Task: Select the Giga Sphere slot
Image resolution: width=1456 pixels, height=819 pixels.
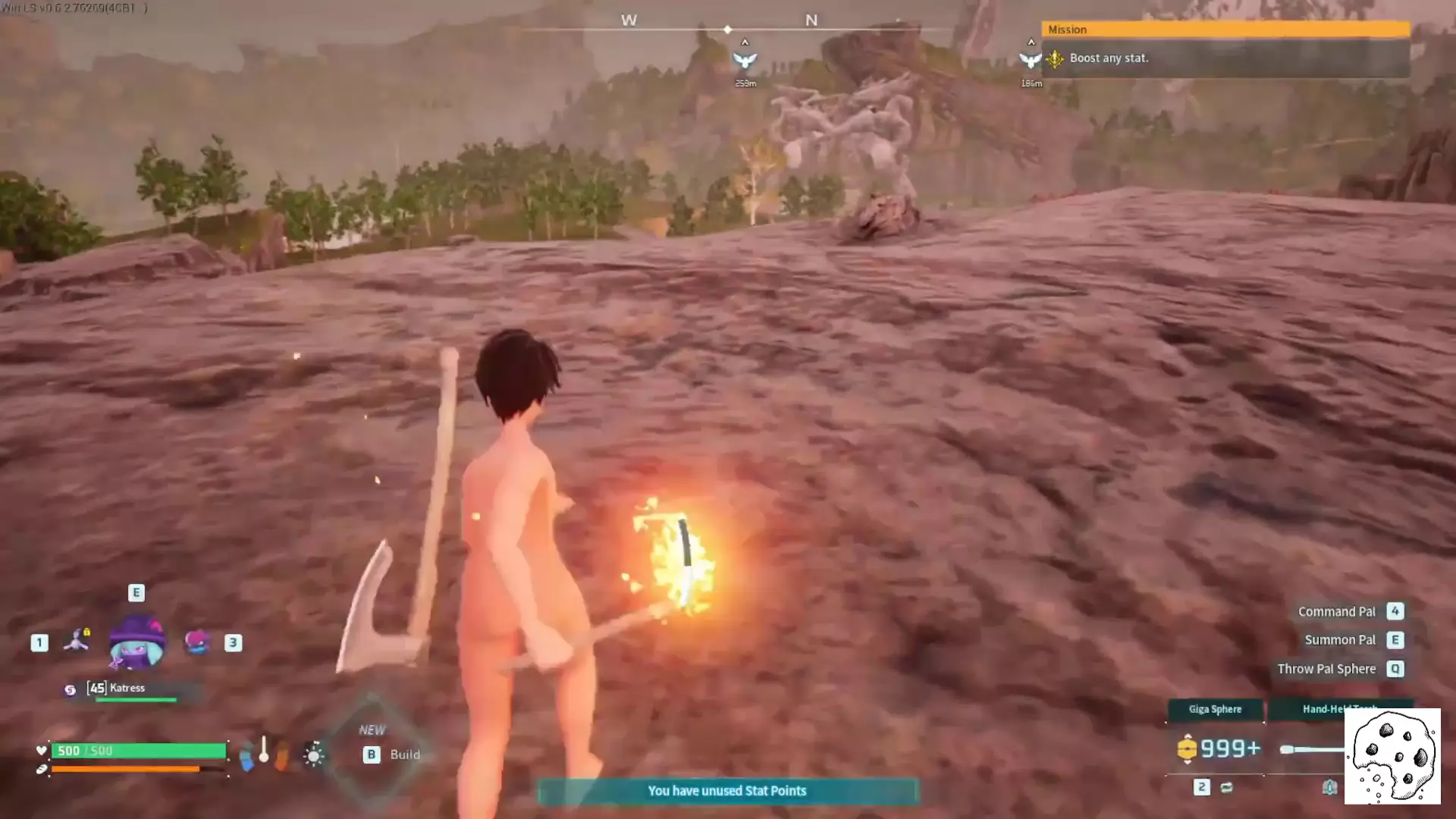Action: point(1215,709)
